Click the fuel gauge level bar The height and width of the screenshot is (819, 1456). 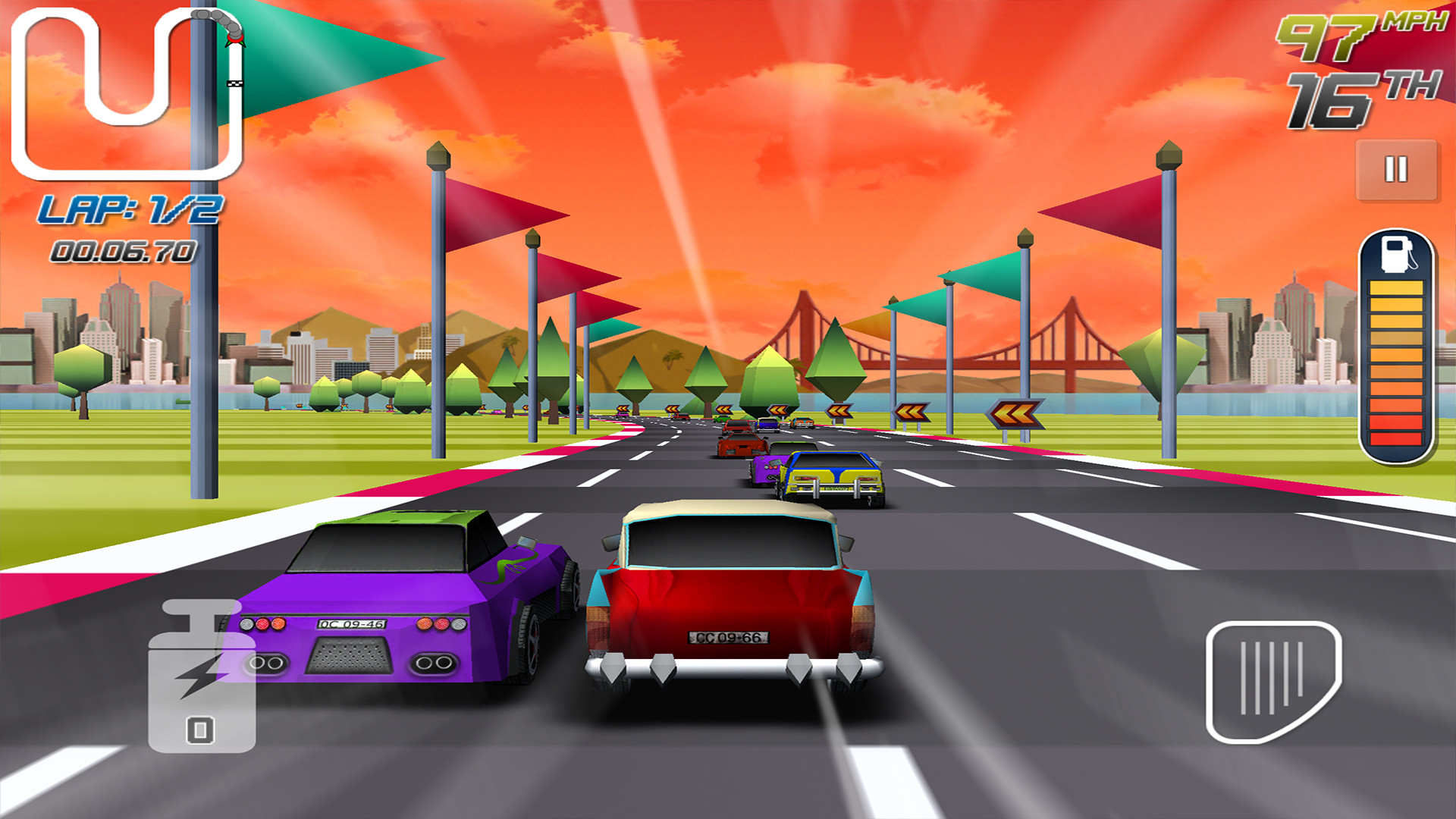pyautogui.click(x=1395, y=364)
